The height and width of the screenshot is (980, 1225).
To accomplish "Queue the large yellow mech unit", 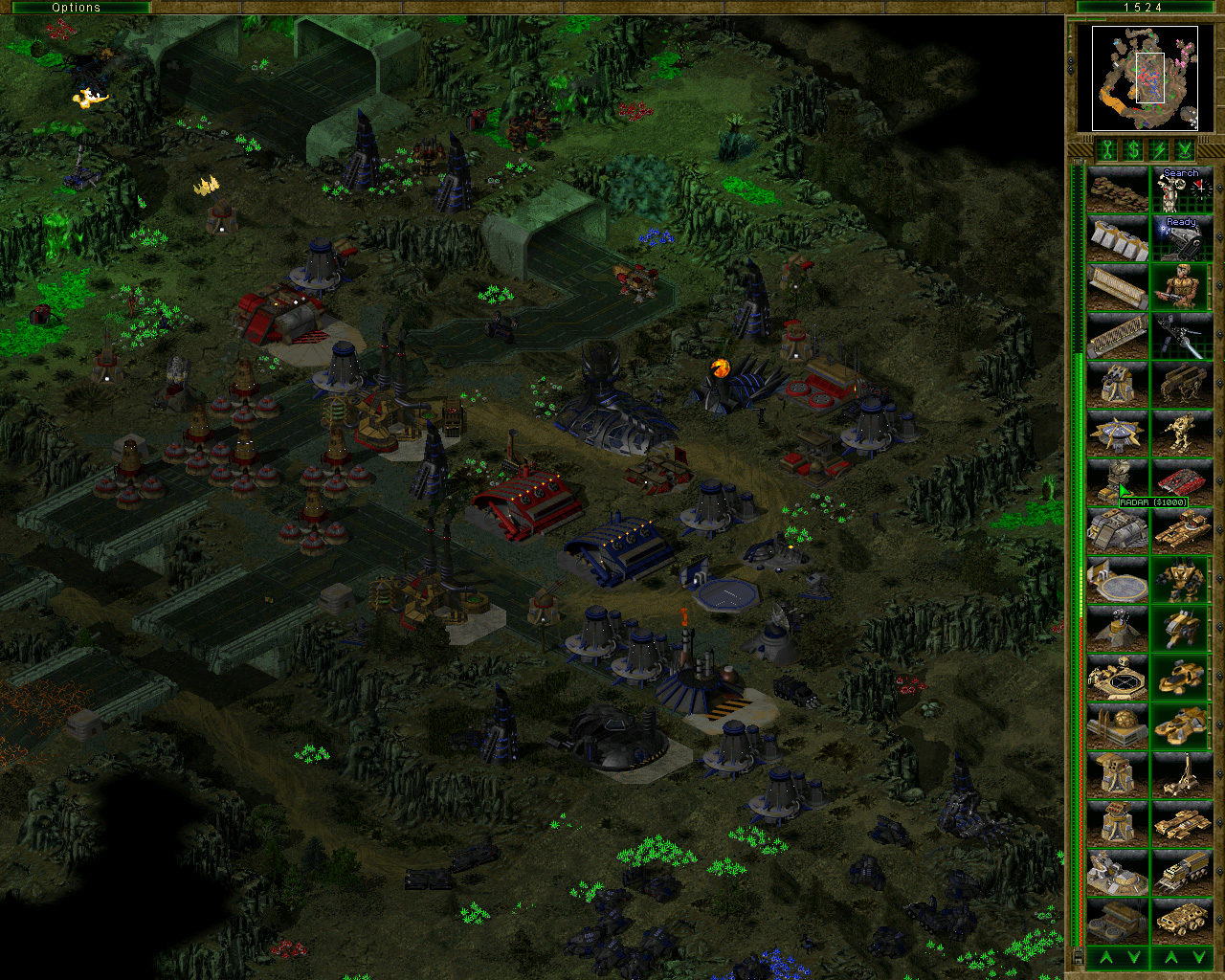I will click(x=1182, y=579).
